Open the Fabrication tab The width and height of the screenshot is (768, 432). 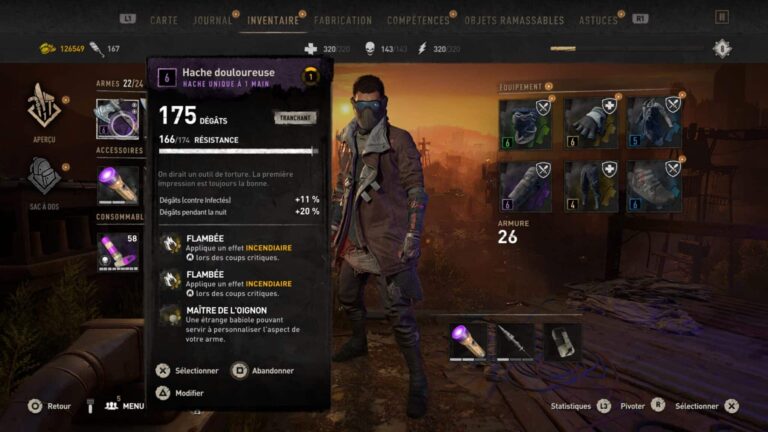(x=342, y=20)
